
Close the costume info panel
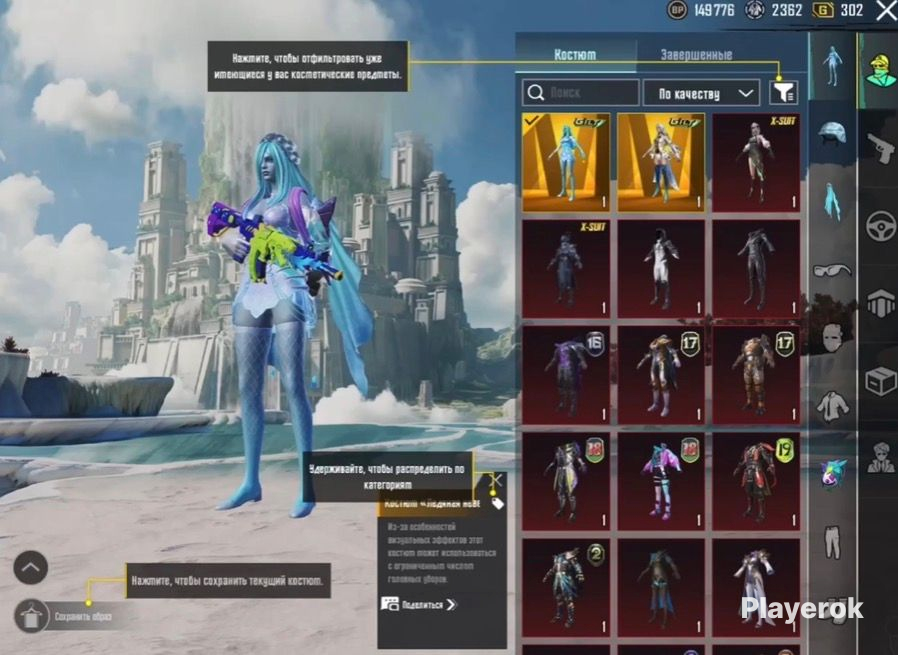tap(495, 481)
